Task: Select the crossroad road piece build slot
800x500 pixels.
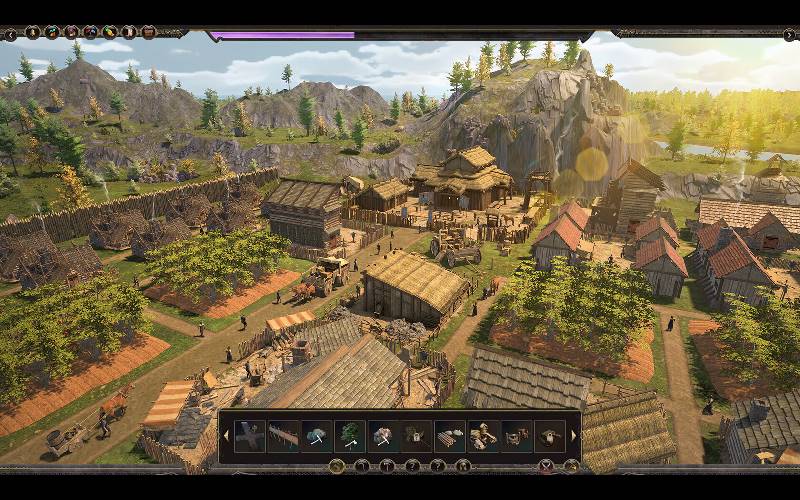Action: coord(249,436)
